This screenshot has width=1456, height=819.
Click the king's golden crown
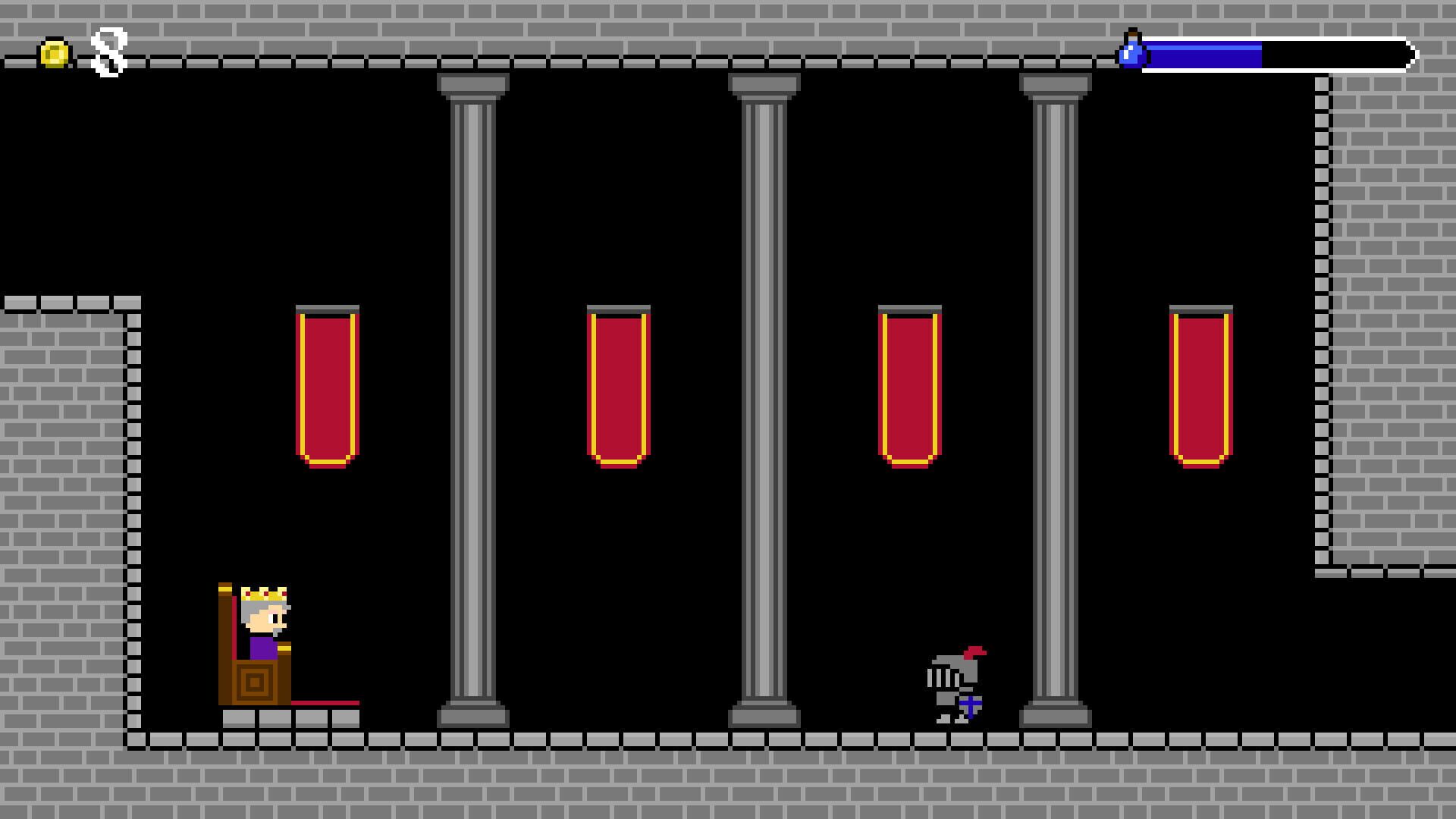click(263, 595)
